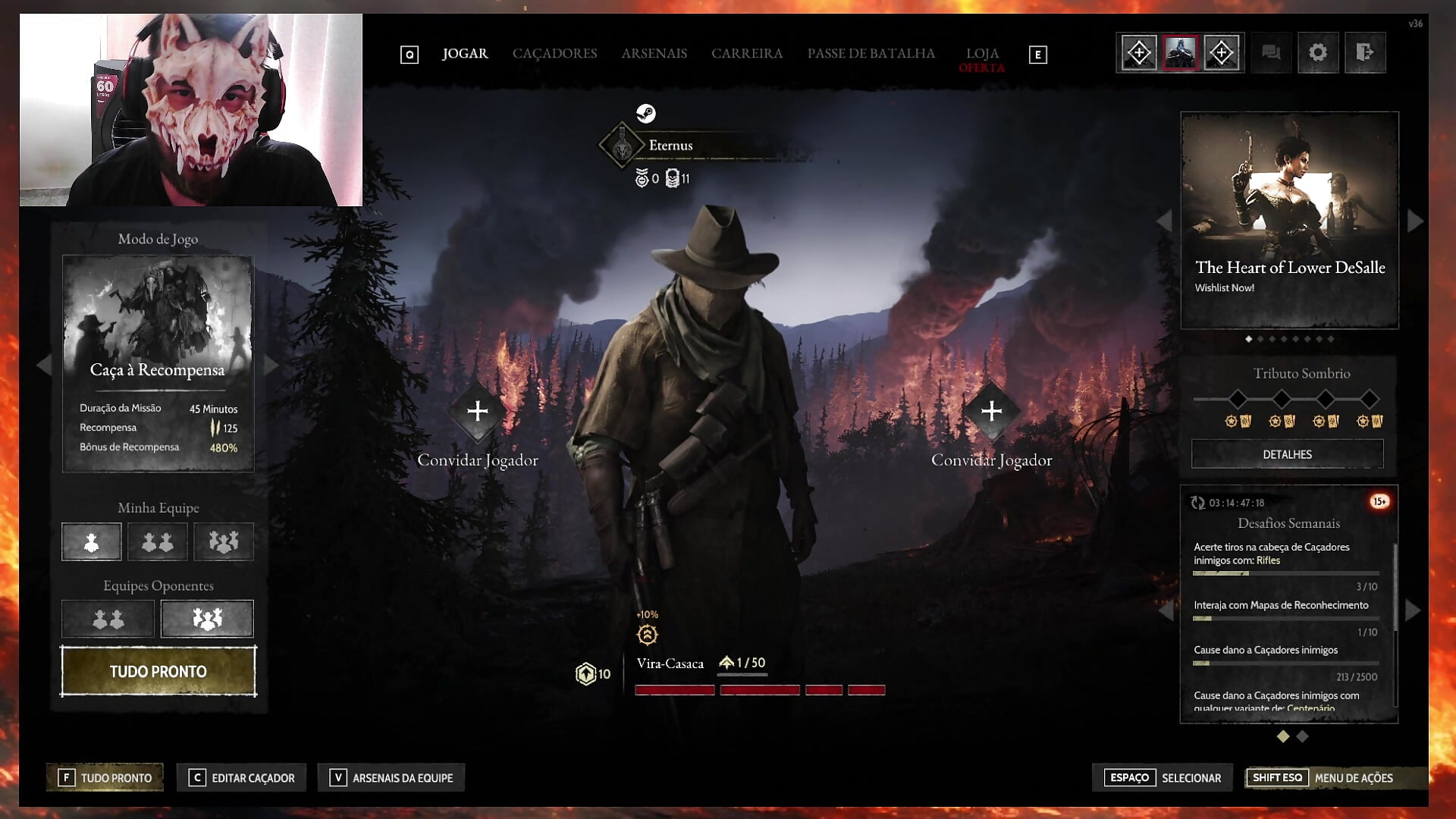Visit the Loja store tab
Screen dimensions: 1456x819
[x=981, y=54]
